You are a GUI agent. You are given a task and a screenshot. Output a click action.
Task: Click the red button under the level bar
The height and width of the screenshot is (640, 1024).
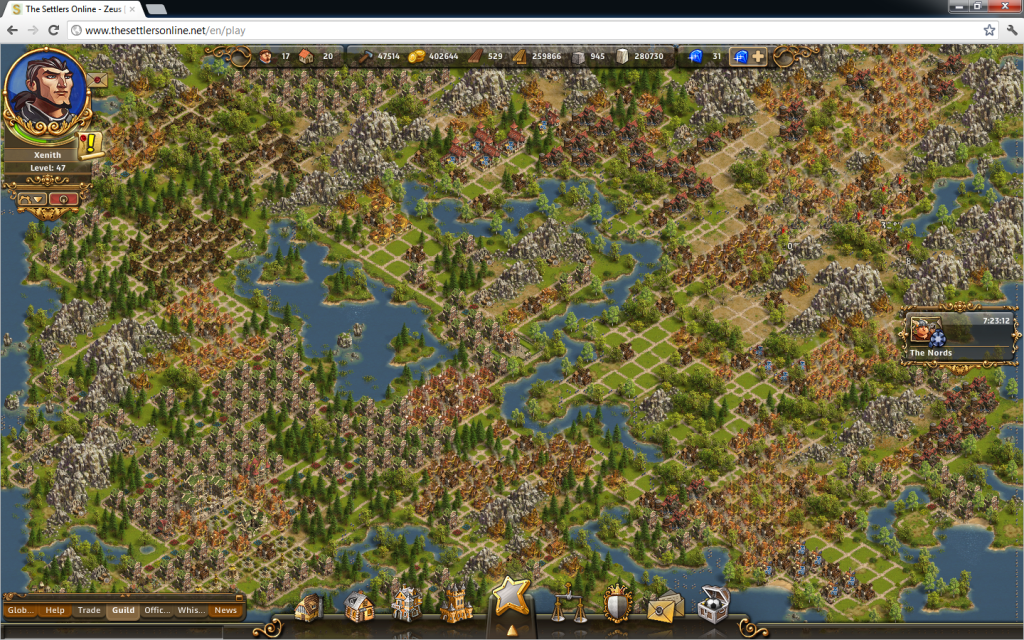pos(62,199)
